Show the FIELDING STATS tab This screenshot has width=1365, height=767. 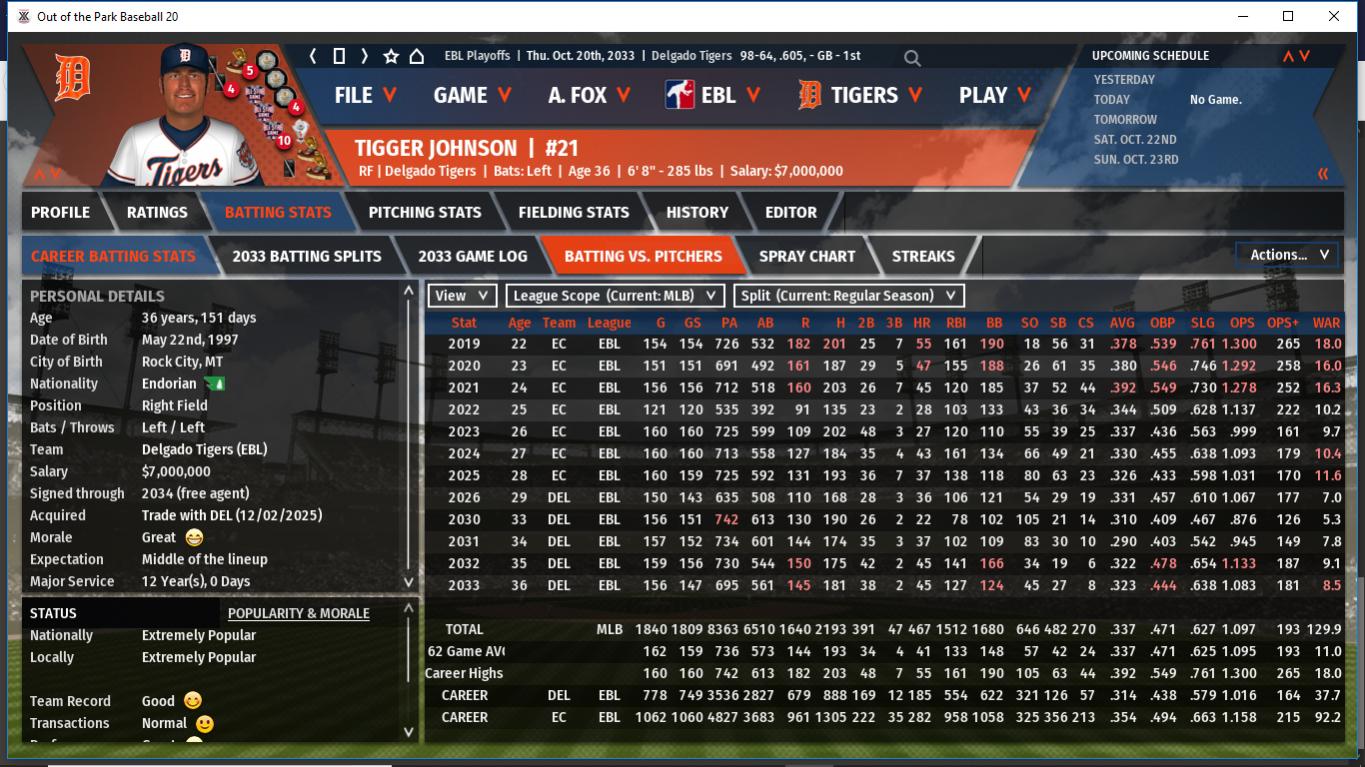(574, 212)
